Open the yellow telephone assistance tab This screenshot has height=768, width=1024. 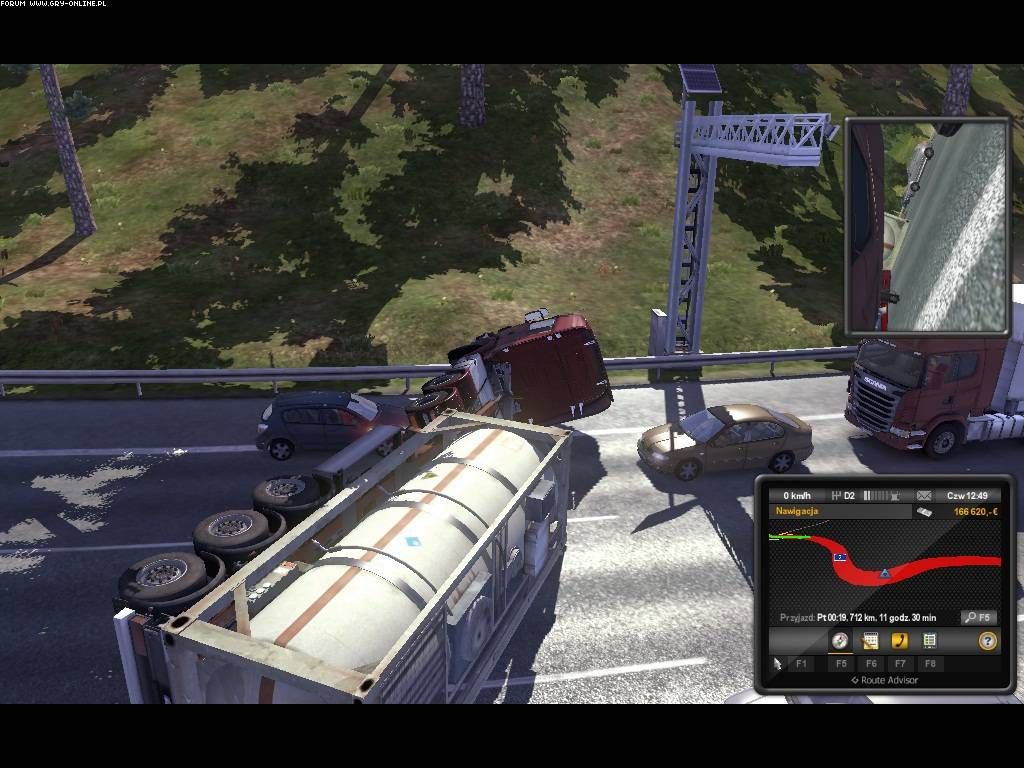click(900, 641)
